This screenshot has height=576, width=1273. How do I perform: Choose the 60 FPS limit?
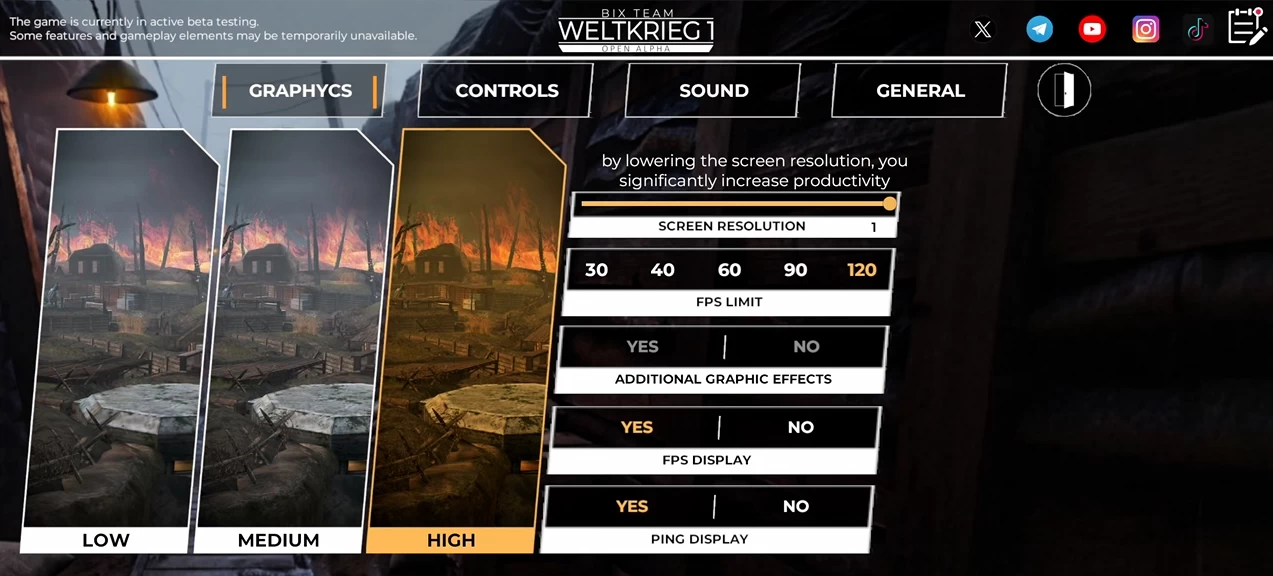tap(729, 270)
